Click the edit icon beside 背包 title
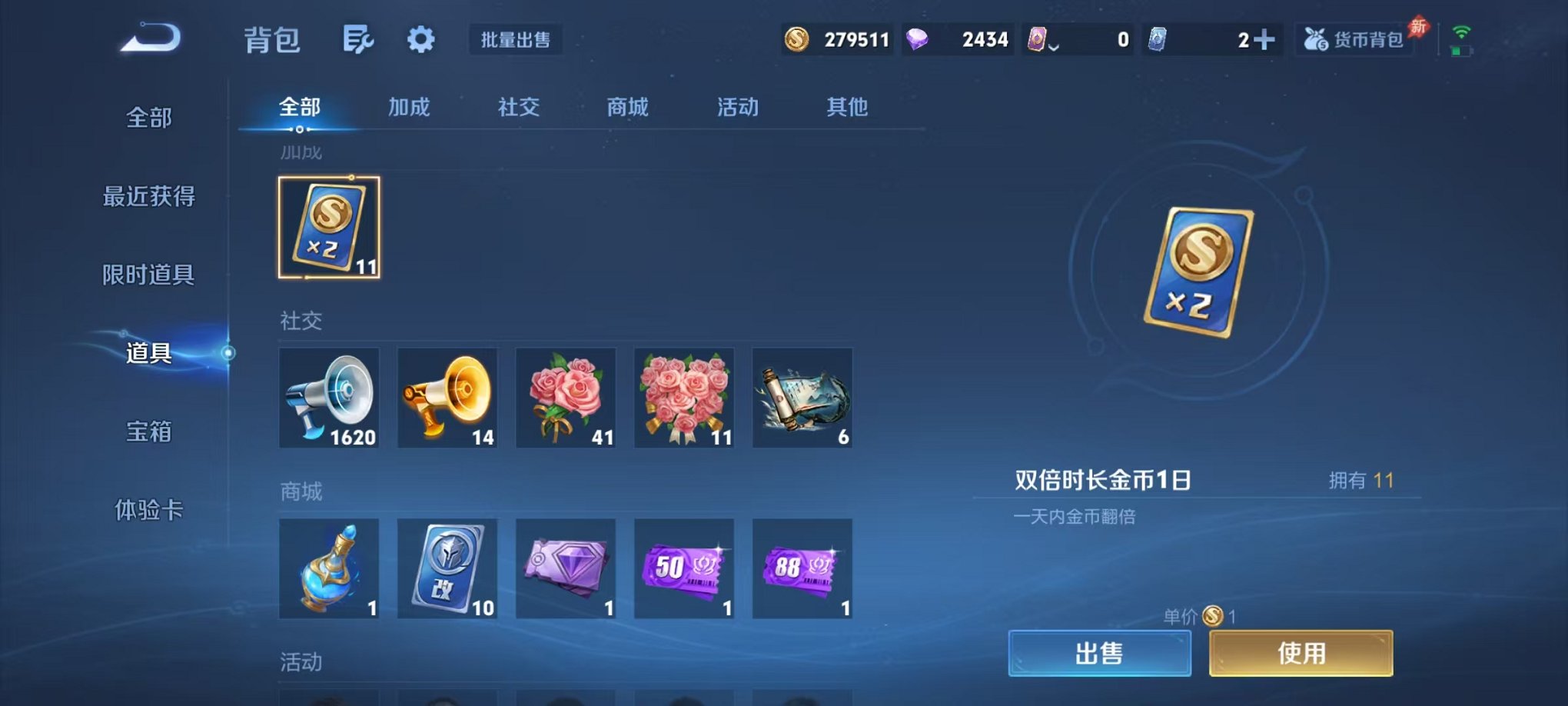Image resolution: width=1568 pixels, height=706 pixels. click(359, 40)
